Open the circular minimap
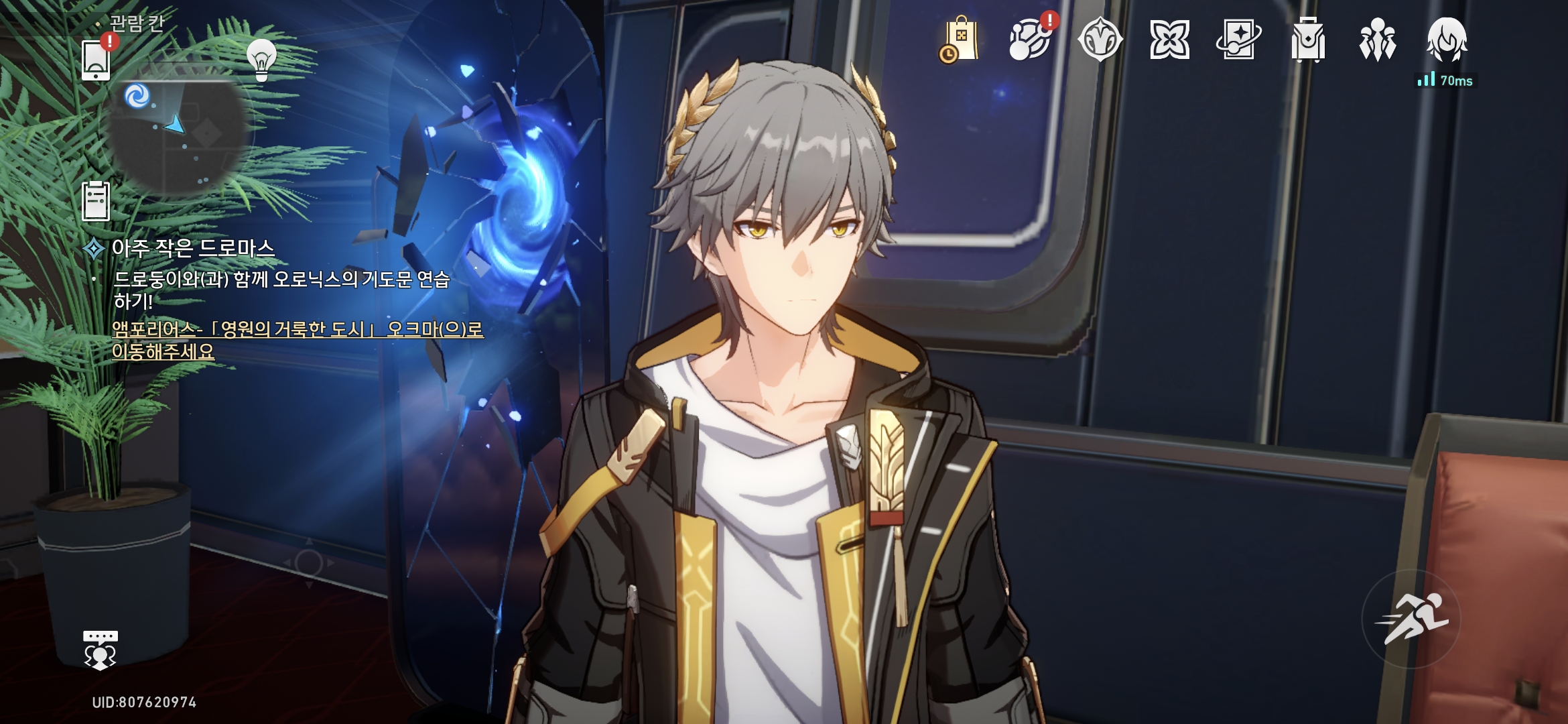1568x724 pixels. [176, 134]
